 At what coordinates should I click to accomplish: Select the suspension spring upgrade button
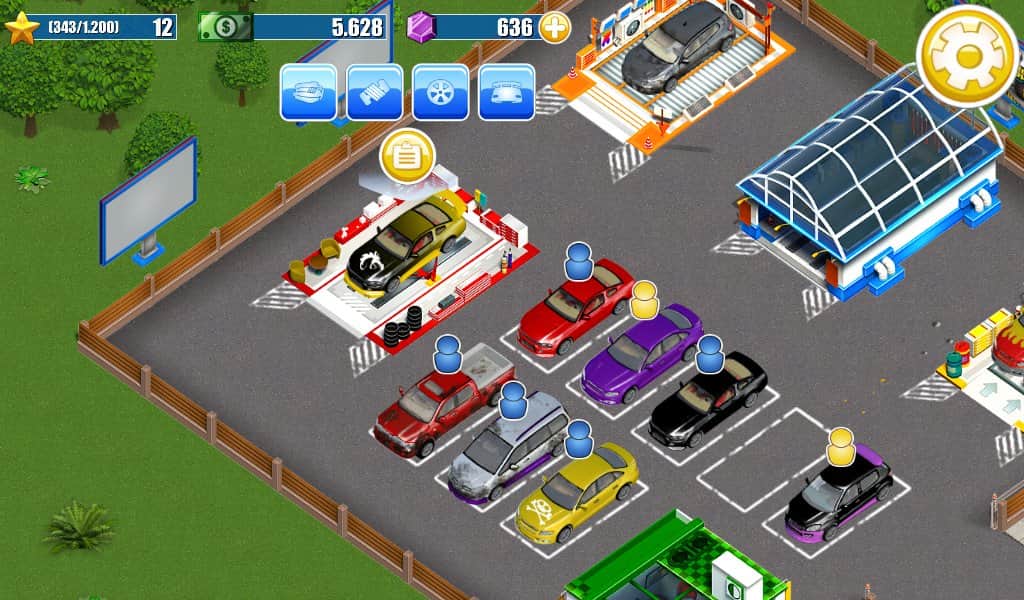coord(374,92)
